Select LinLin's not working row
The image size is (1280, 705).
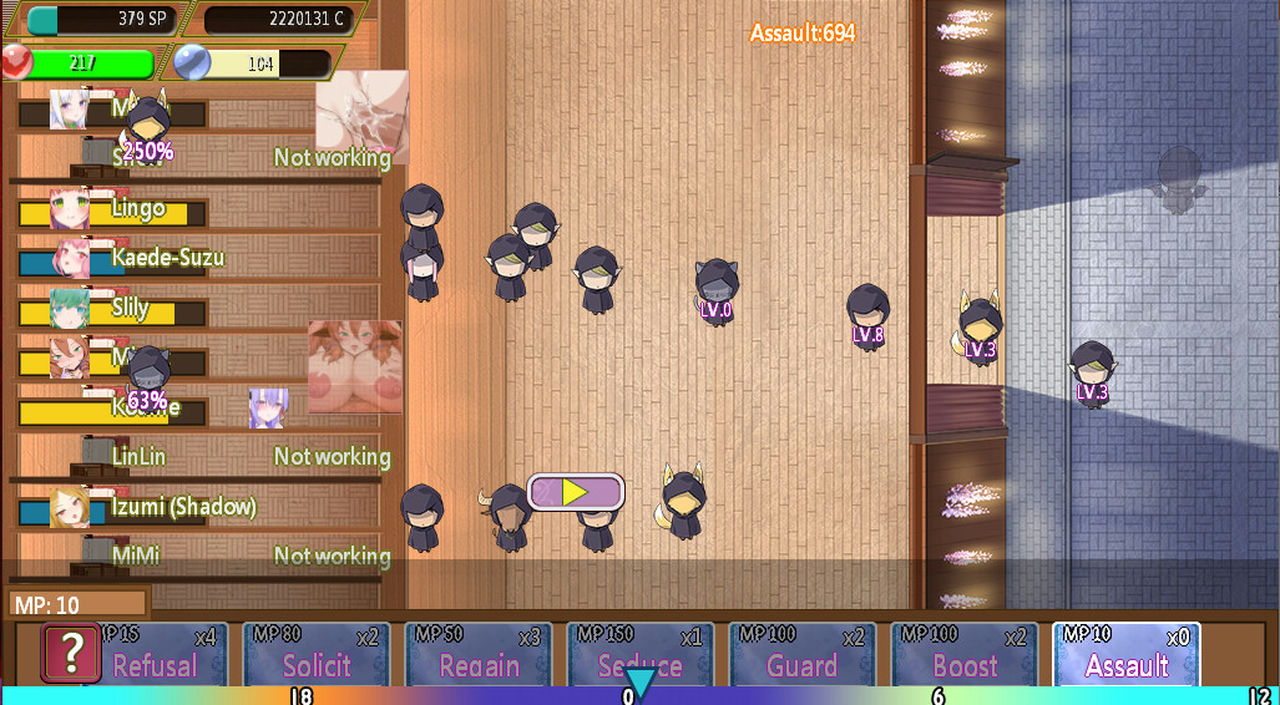[x=200, y=457]
